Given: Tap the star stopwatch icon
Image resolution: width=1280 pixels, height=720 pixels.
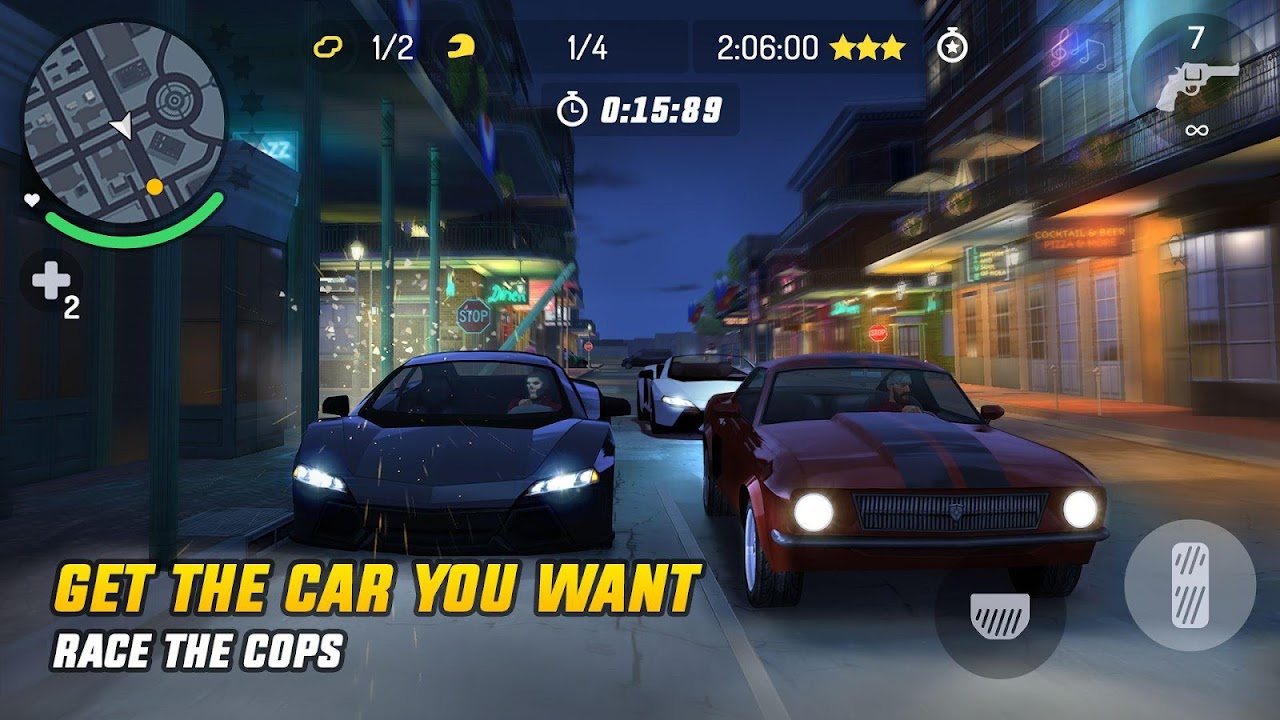Looking at the screenshot, I should point(952,48).
